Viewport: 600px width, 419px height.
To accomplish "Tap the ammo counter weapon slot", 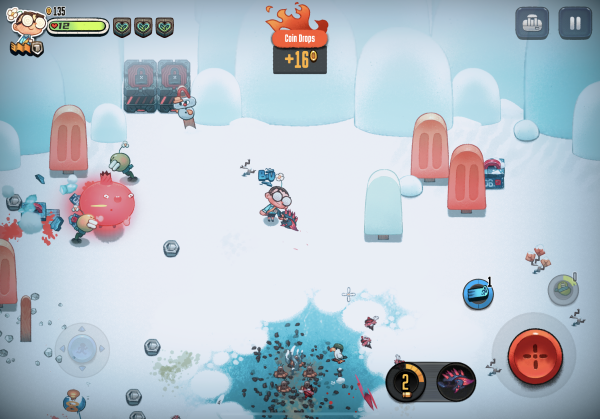I will click(x=408, y=381).
